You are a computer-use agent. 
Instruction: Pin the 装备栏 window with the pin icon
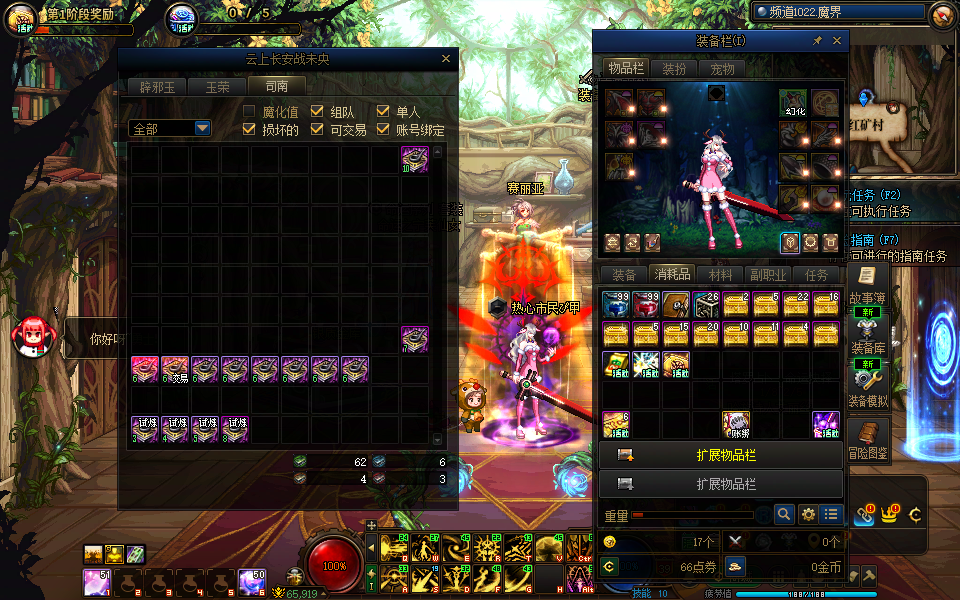[x=817, y=41]
